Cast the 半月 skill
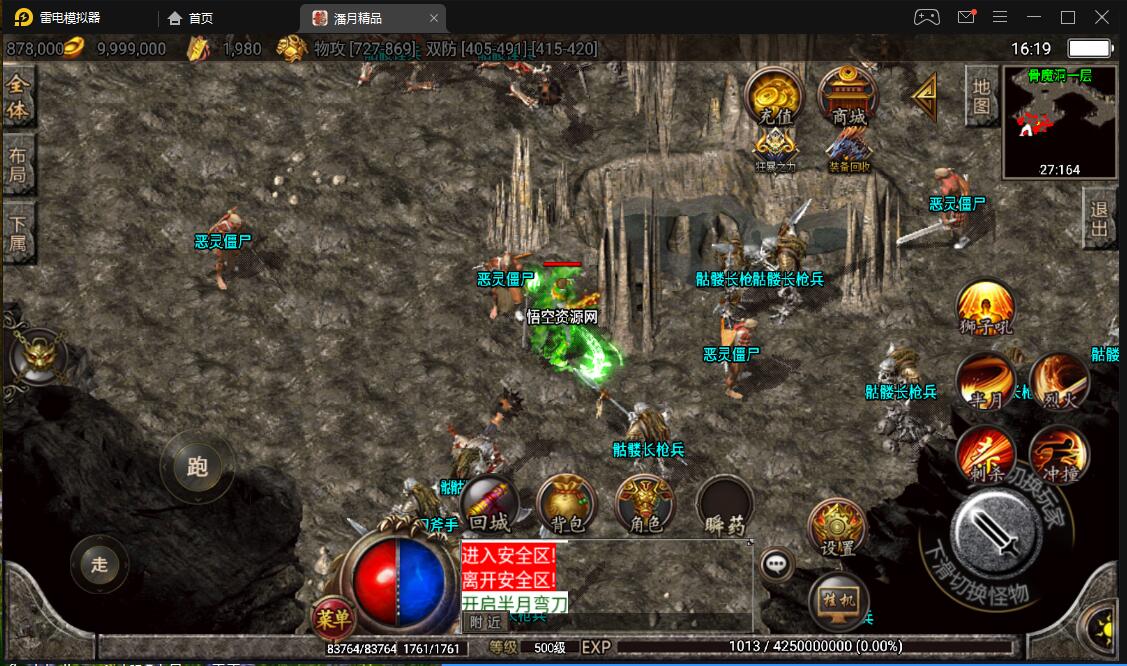 pos(985,382)
